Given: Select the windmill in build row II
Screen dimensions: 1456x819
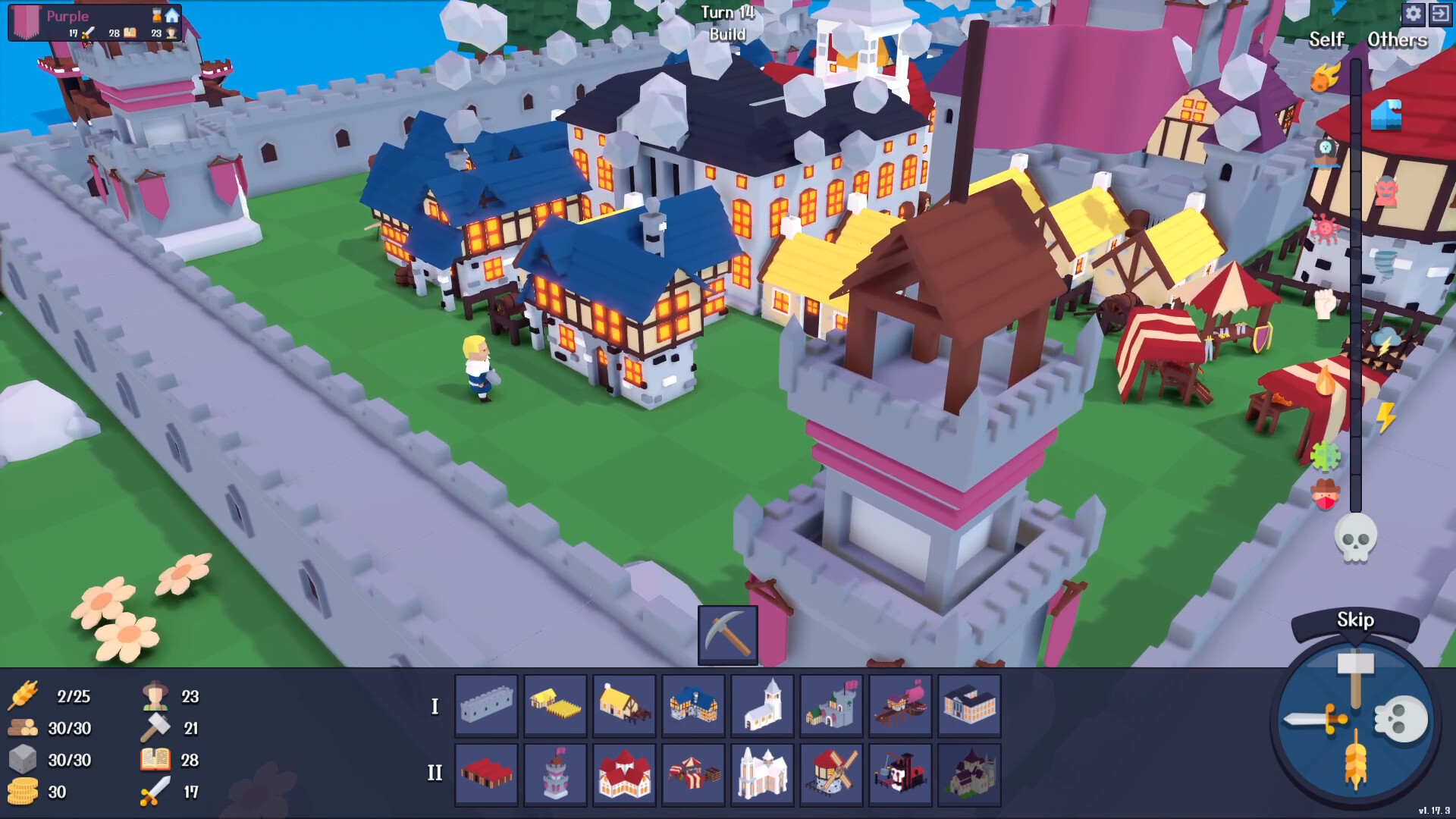Looking at the screenshot, I should pos(831,772).
